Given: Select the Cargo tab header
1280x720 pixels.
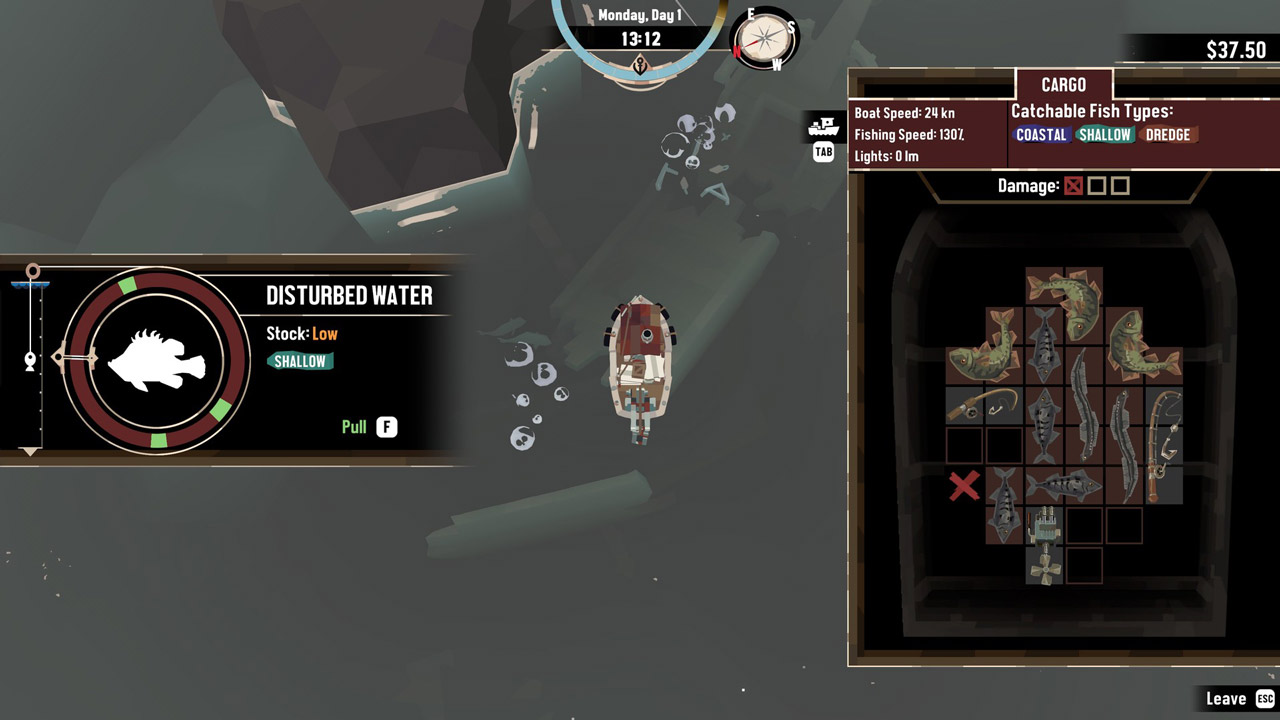Looking at the screenshot, I should pos(1063,85).
